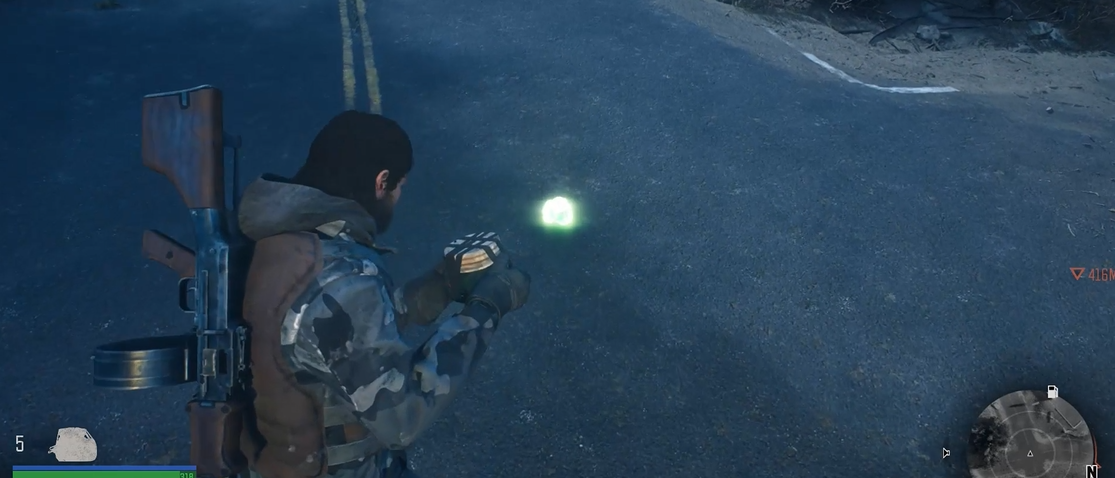Select the fuel pump marker on the minimap
1115x478 pixels.
[1053, 392]
